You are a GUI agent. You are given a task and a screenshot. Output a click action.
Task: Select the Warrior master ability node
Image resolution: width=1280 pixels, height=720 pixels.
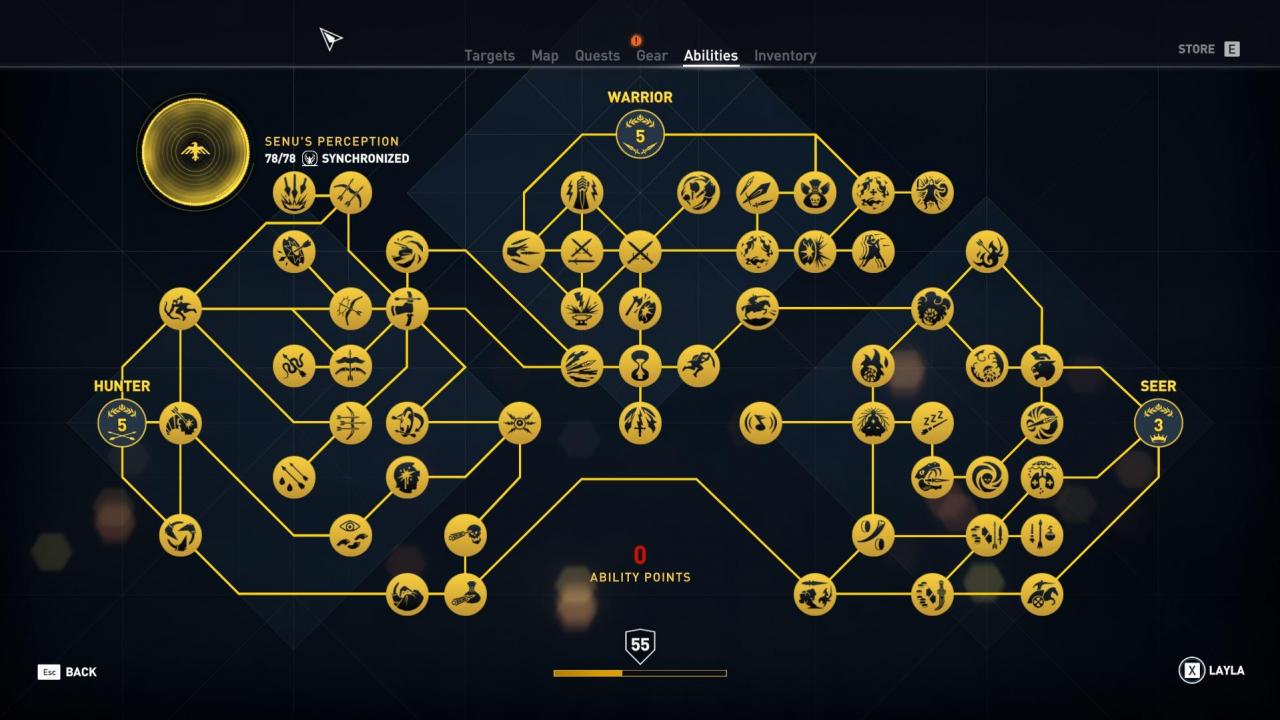pyautogui.click(x=640, y=135)
